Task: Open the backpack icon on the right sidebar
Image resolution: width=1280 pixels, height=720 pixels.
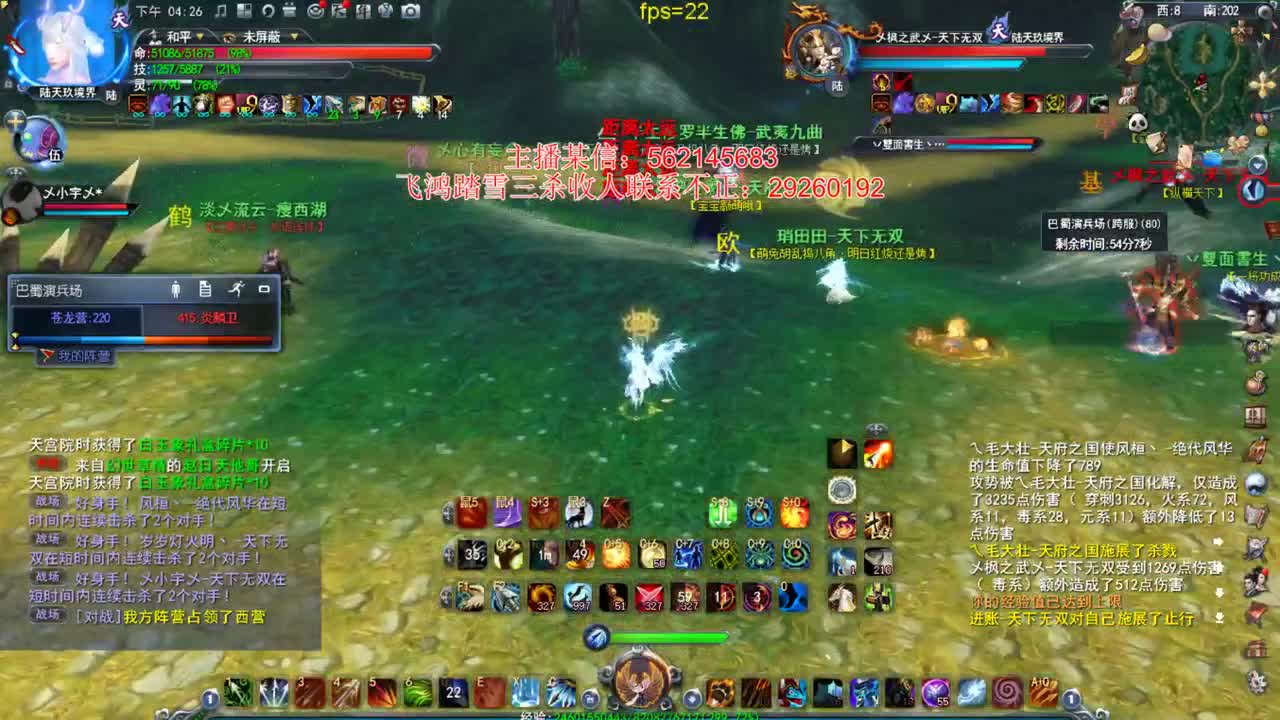Action: click(1255, 381)
